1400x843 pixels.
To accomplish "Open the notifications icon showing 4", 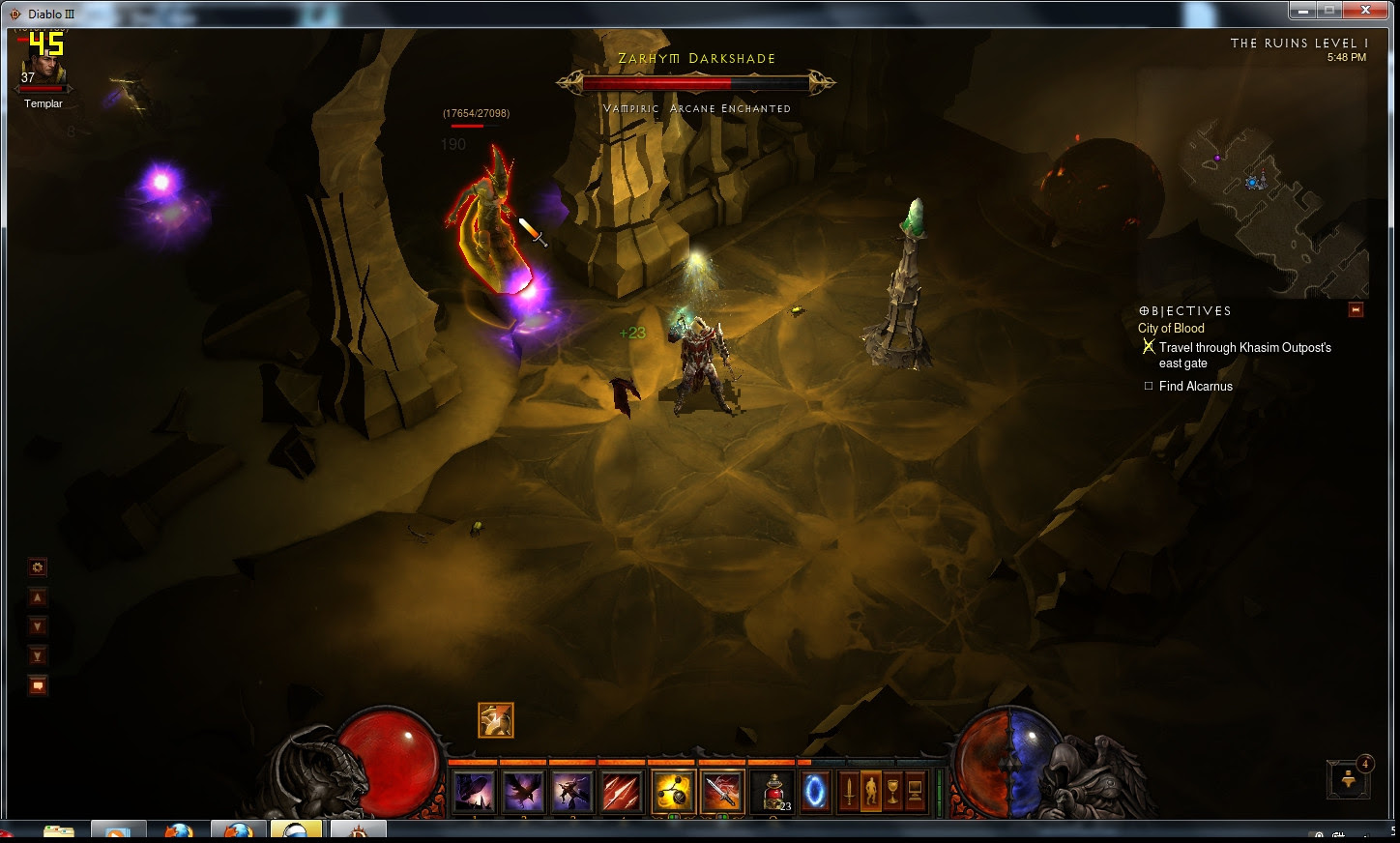I will tap(1350, 778).
